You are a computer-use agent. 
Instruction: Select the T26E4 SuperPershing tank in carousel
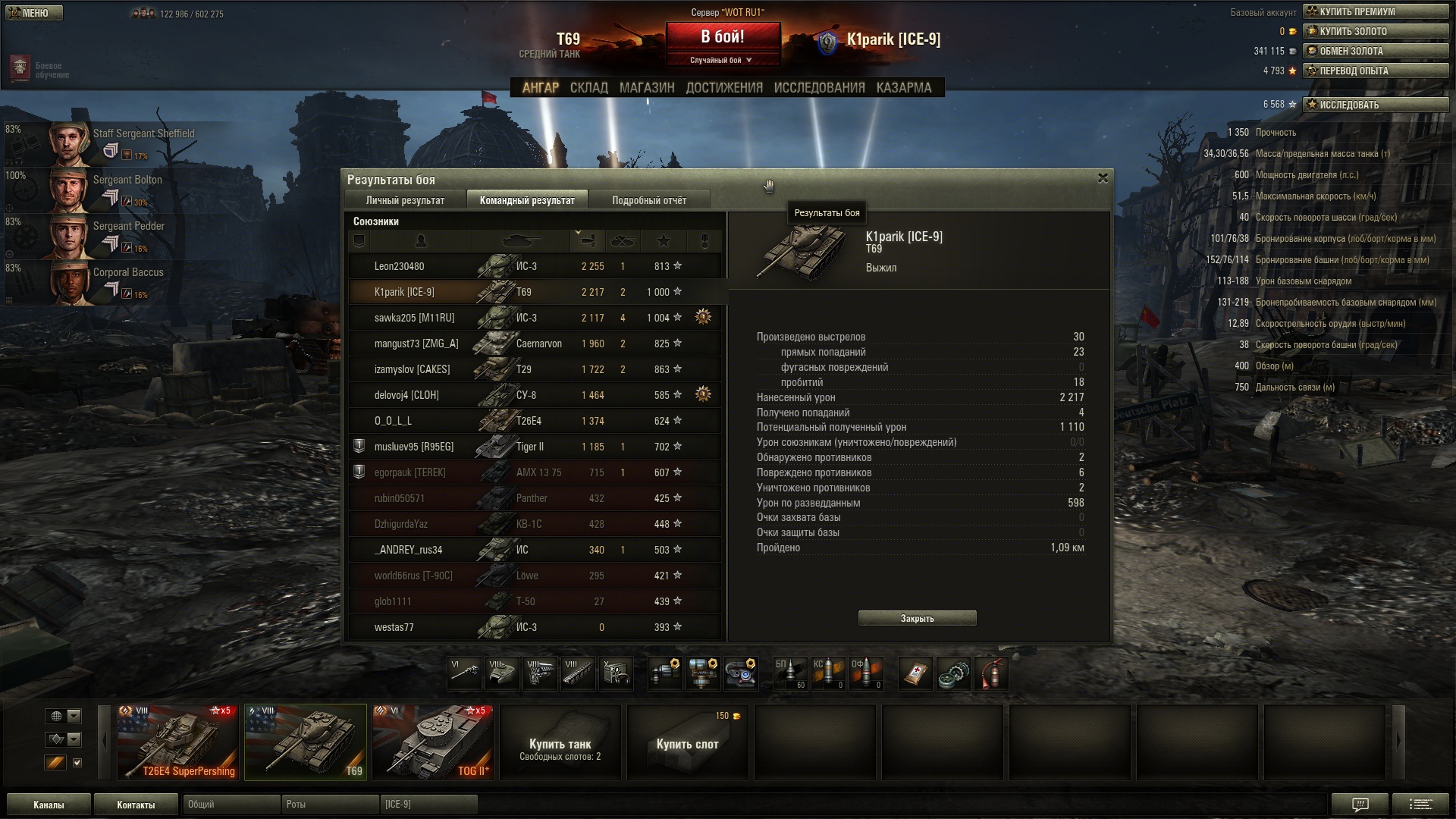(x=178, y=742)
